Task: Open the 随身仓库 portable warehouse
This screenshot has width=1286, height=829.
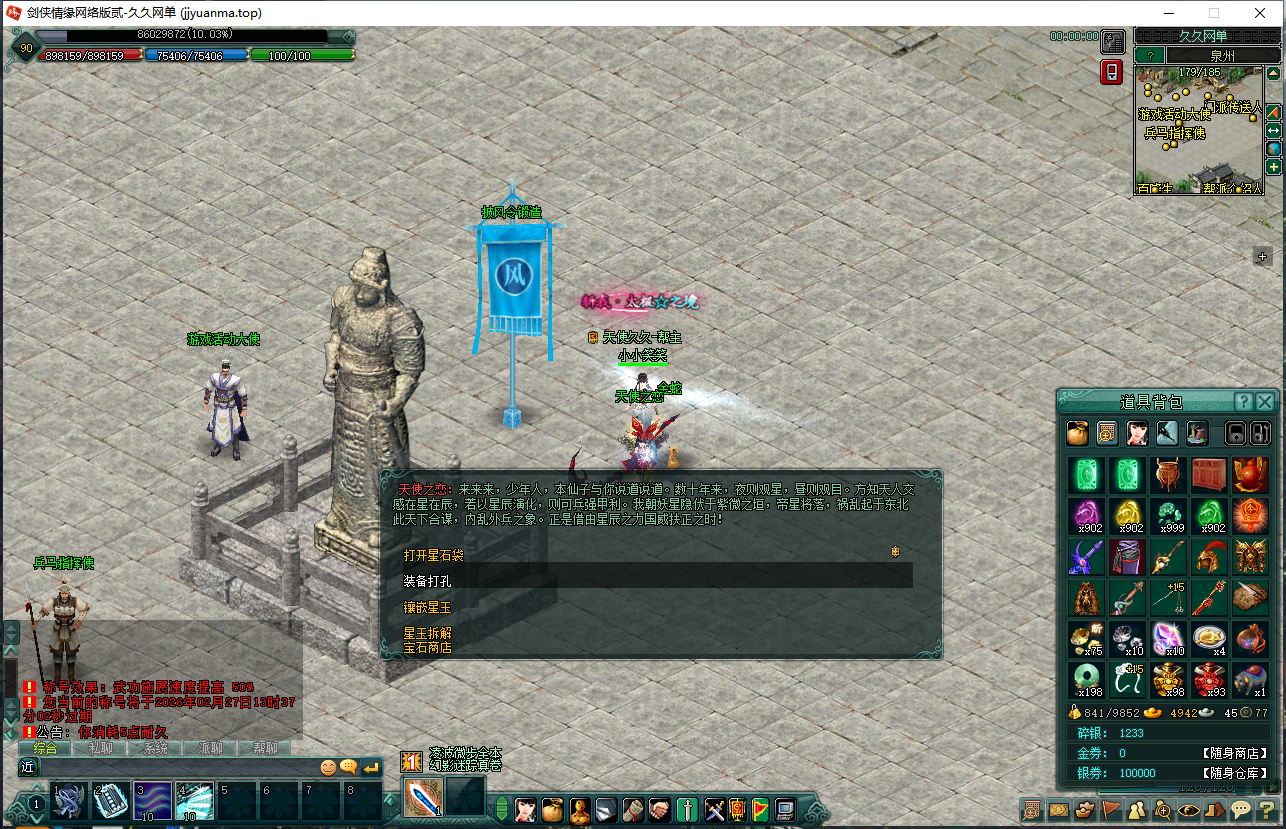Action: [1235, 773]
